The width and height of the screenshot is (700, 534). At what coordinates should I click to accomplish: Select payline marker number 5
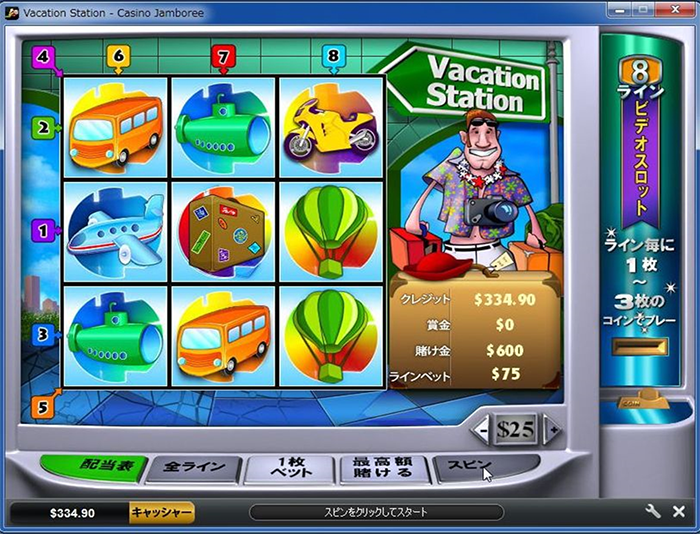click(x=41, y=407)
